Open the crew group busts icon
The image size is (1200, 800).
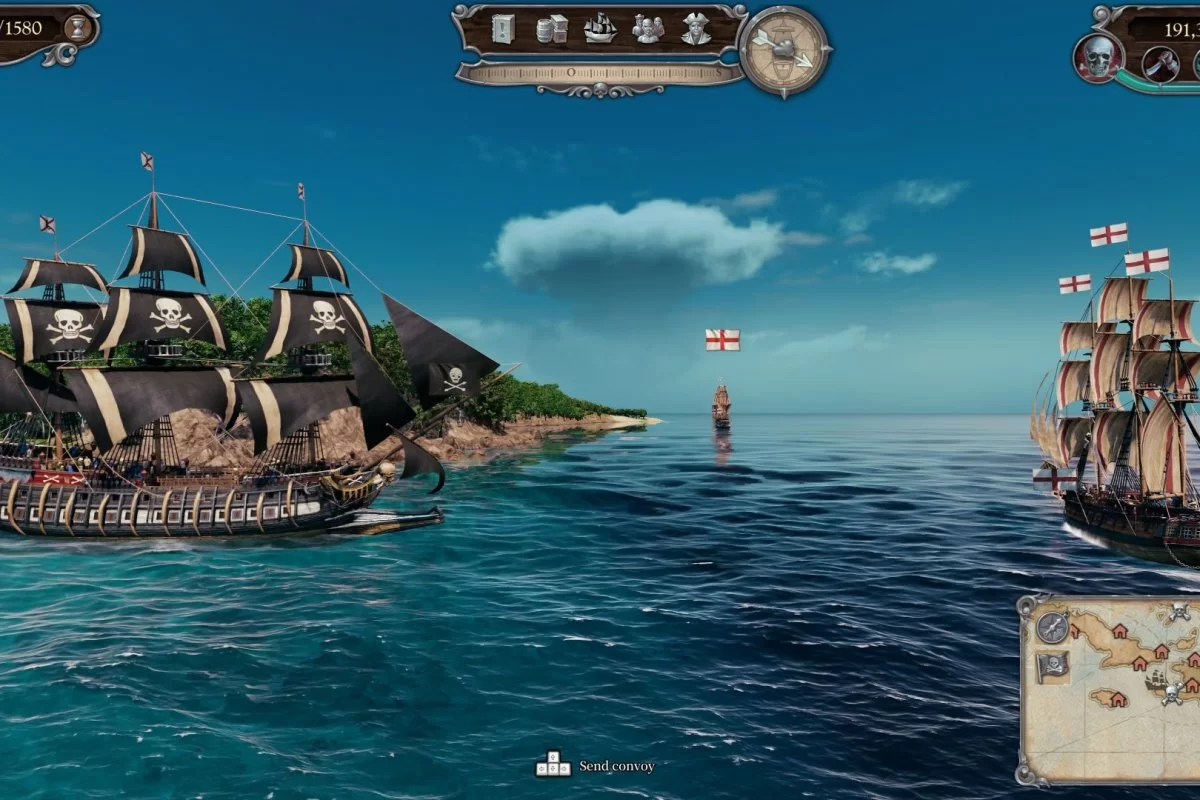[x=648, y=28]
